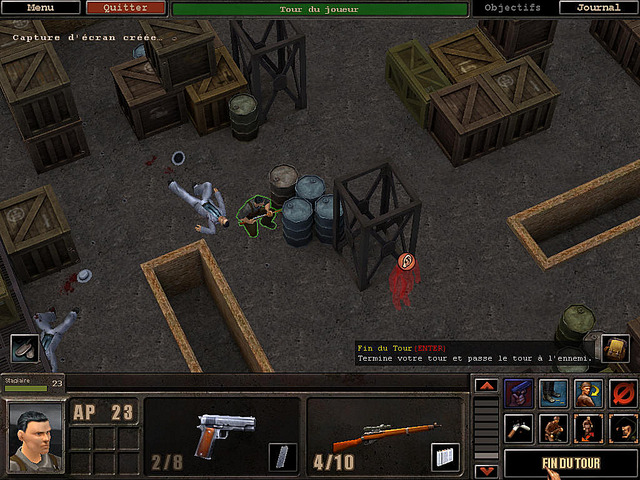This screenshot has width=640, height=480.
Task: Reload using the pistol magazine icon
Action: 283,457
